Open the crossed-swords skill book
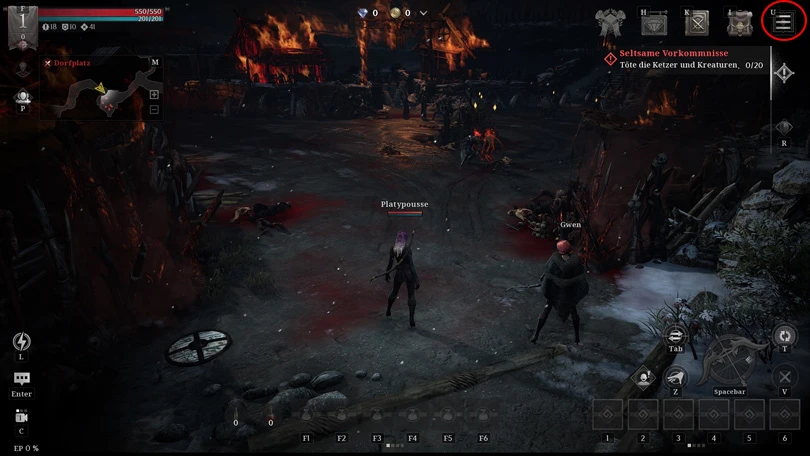Viewport: 810px width, 456px height. point(697,22)
